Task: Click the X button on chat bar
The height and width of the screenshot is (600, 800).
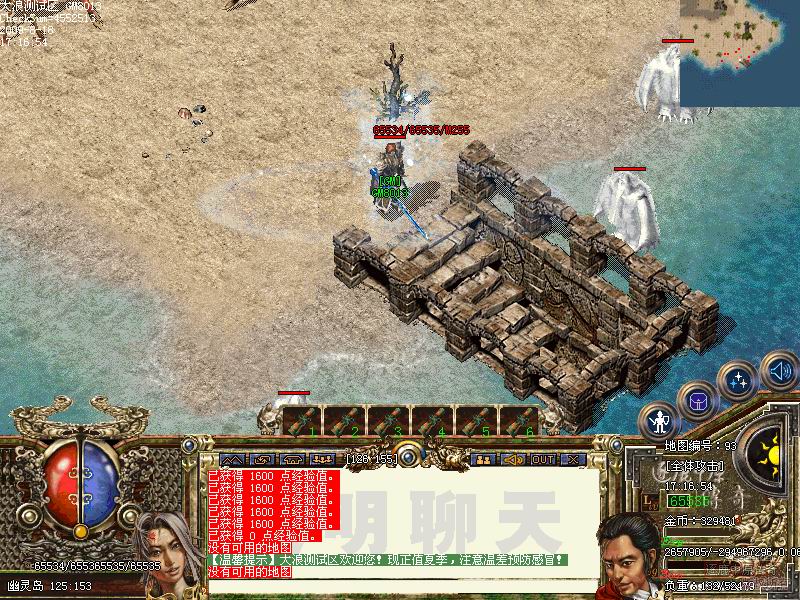Action: pyautogui.click(x=573, y=460)
